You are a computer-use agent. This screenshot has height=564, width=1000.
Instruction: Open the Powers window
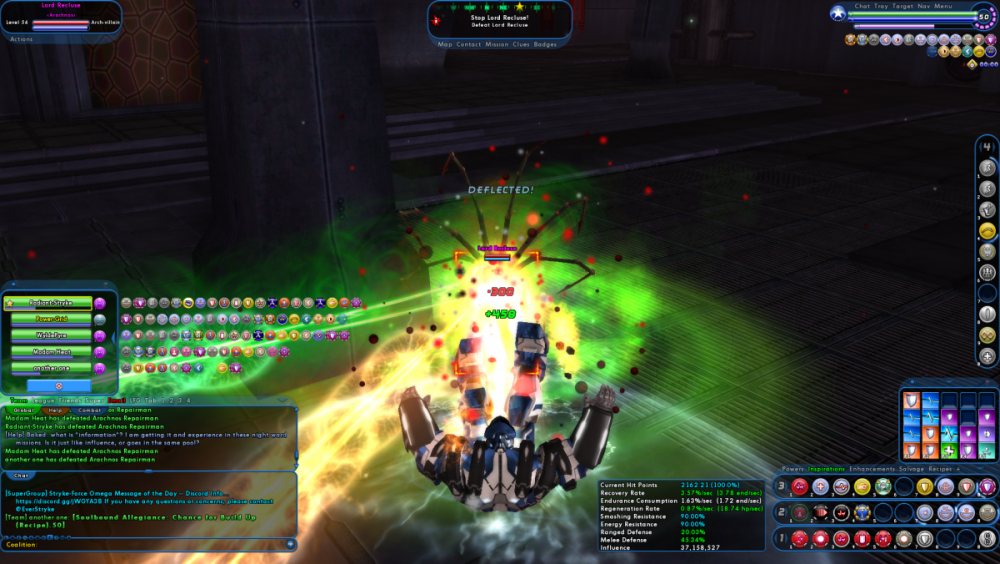(792, 468)
